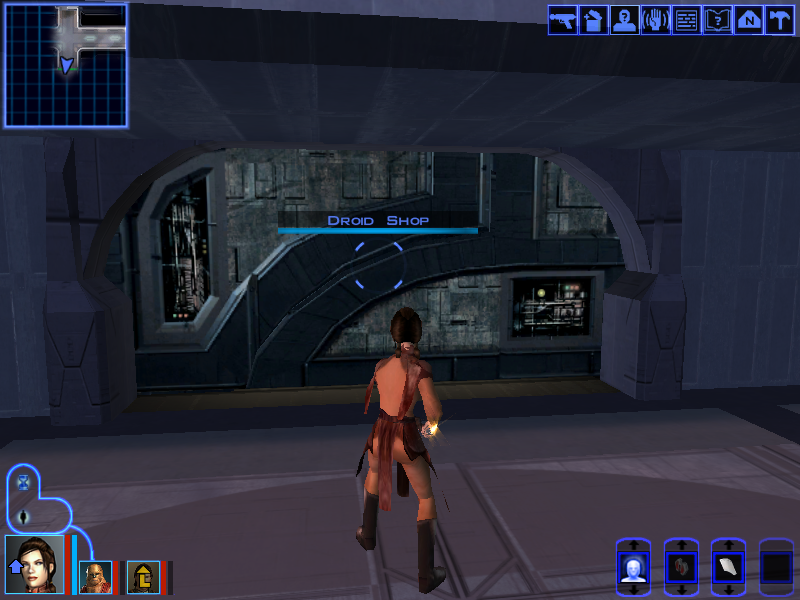Use the white shield item slot
Viewport: 800px width, 600px height.
click(x=728, y=568)
